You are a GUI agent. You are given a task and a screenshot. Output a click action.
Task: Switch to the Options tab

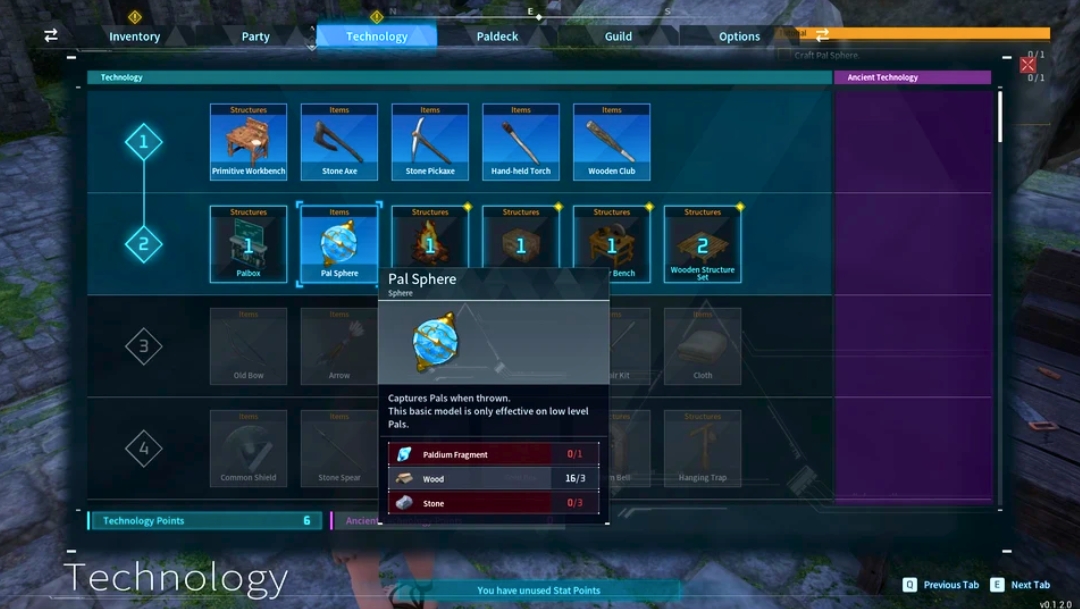coord(739,36)
